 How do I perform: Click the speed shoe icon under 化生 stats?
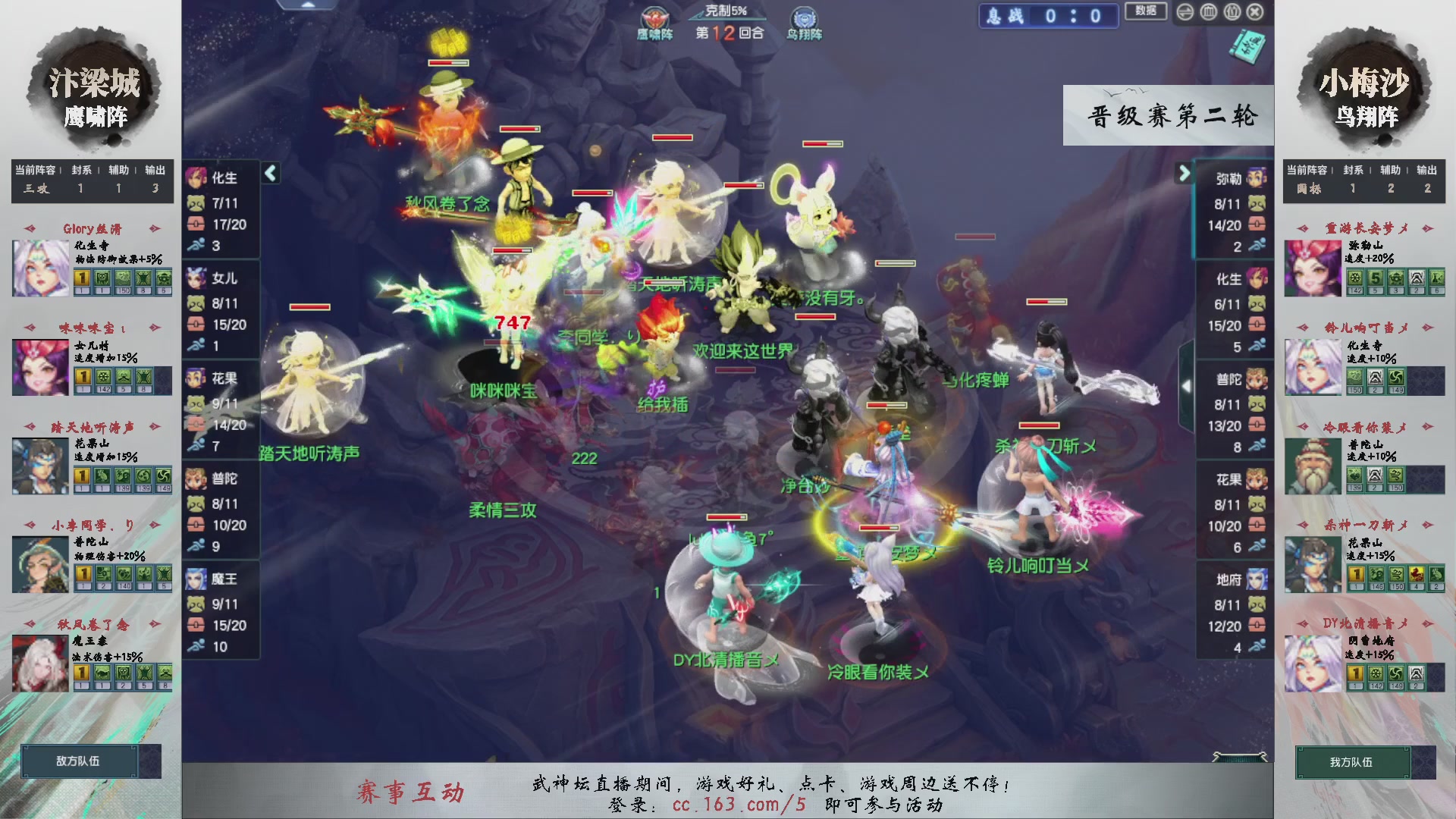(199, 246)
